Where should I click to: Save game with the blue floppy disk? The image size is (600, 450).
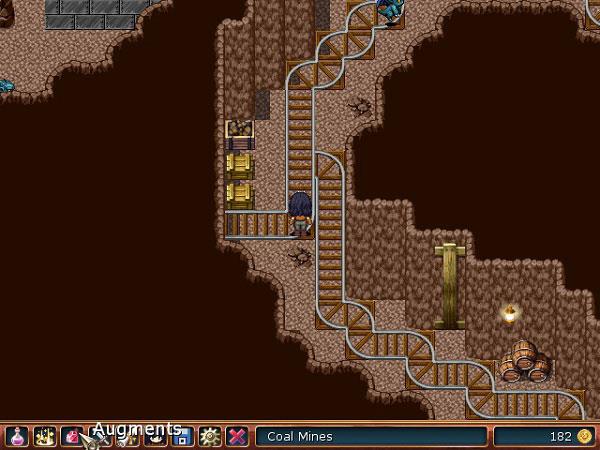[x=182, y=436]
